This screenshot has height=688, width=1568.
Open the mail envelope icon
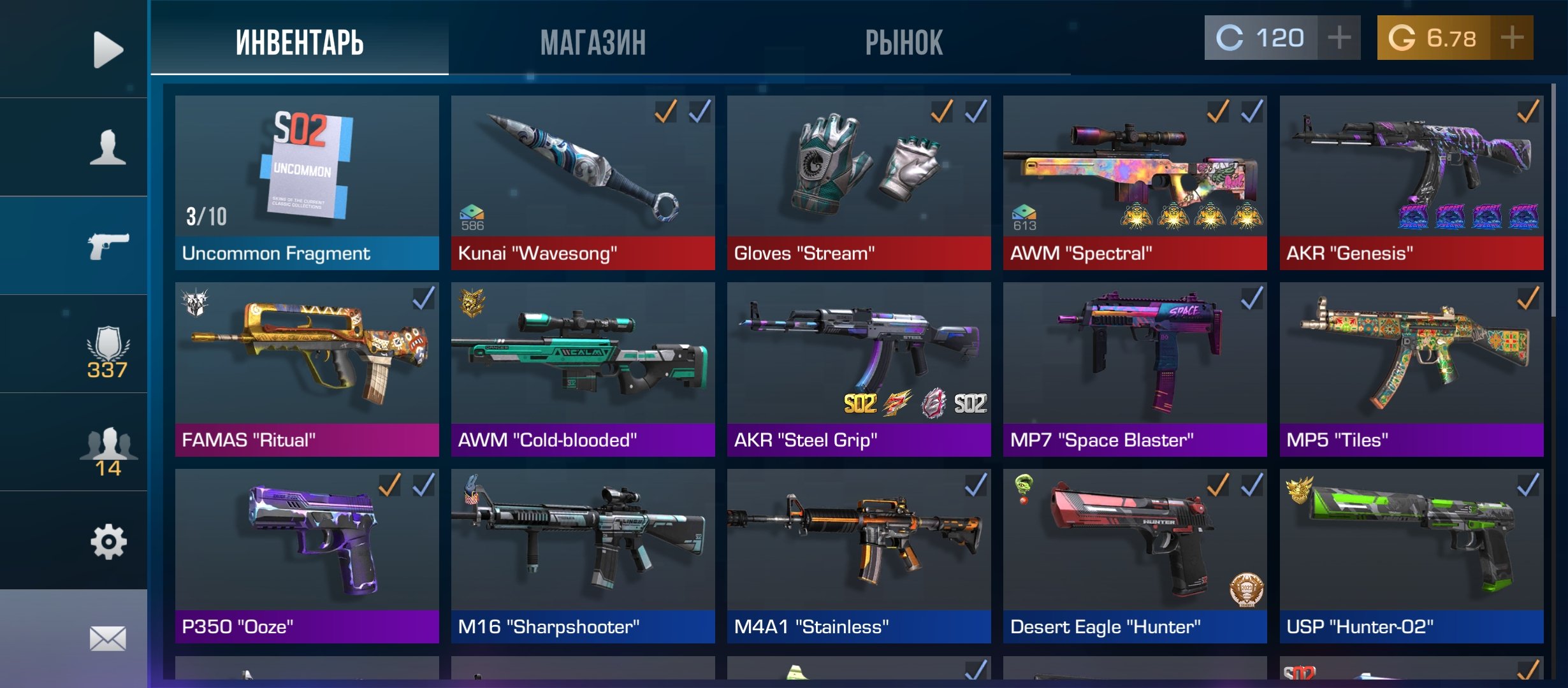(x=108, y=638)
